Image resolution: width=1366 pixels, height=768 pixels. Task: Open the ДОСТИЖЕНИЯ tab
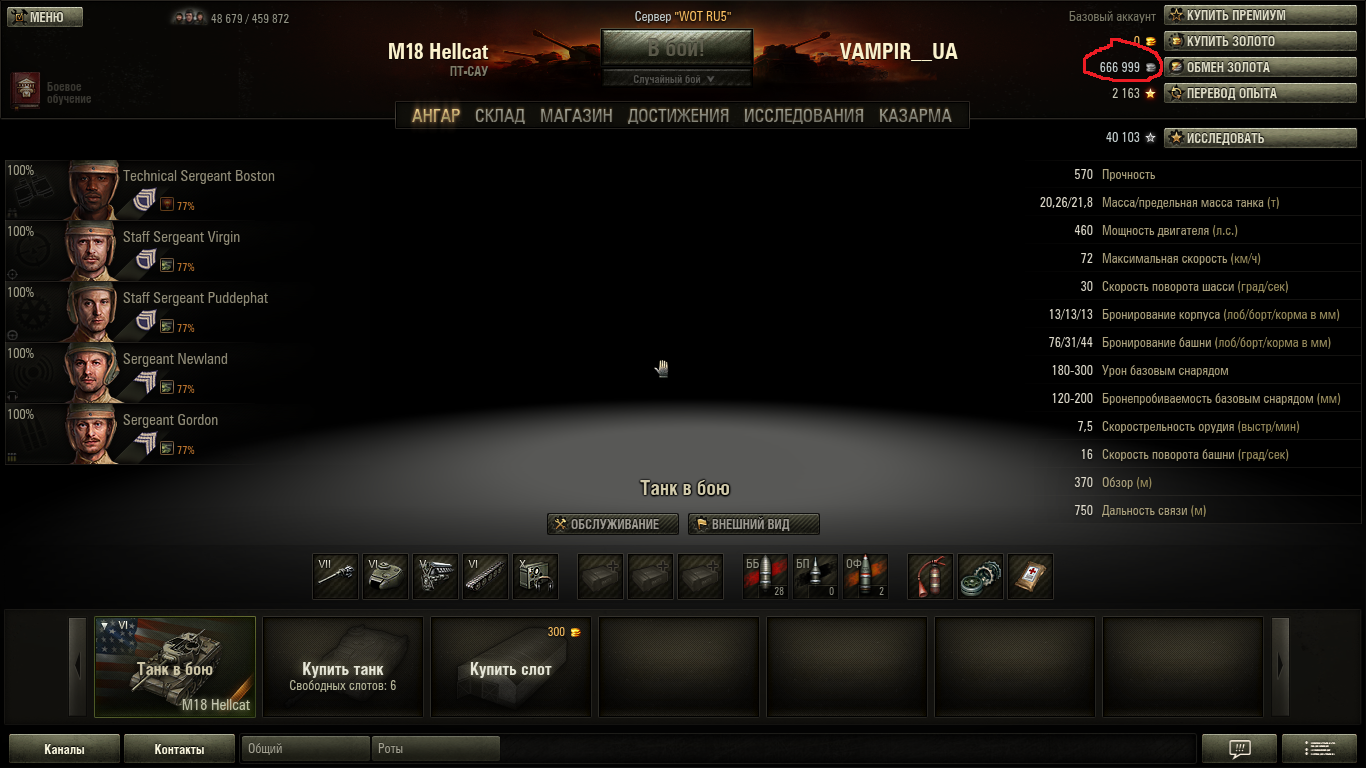pos(678,115)
